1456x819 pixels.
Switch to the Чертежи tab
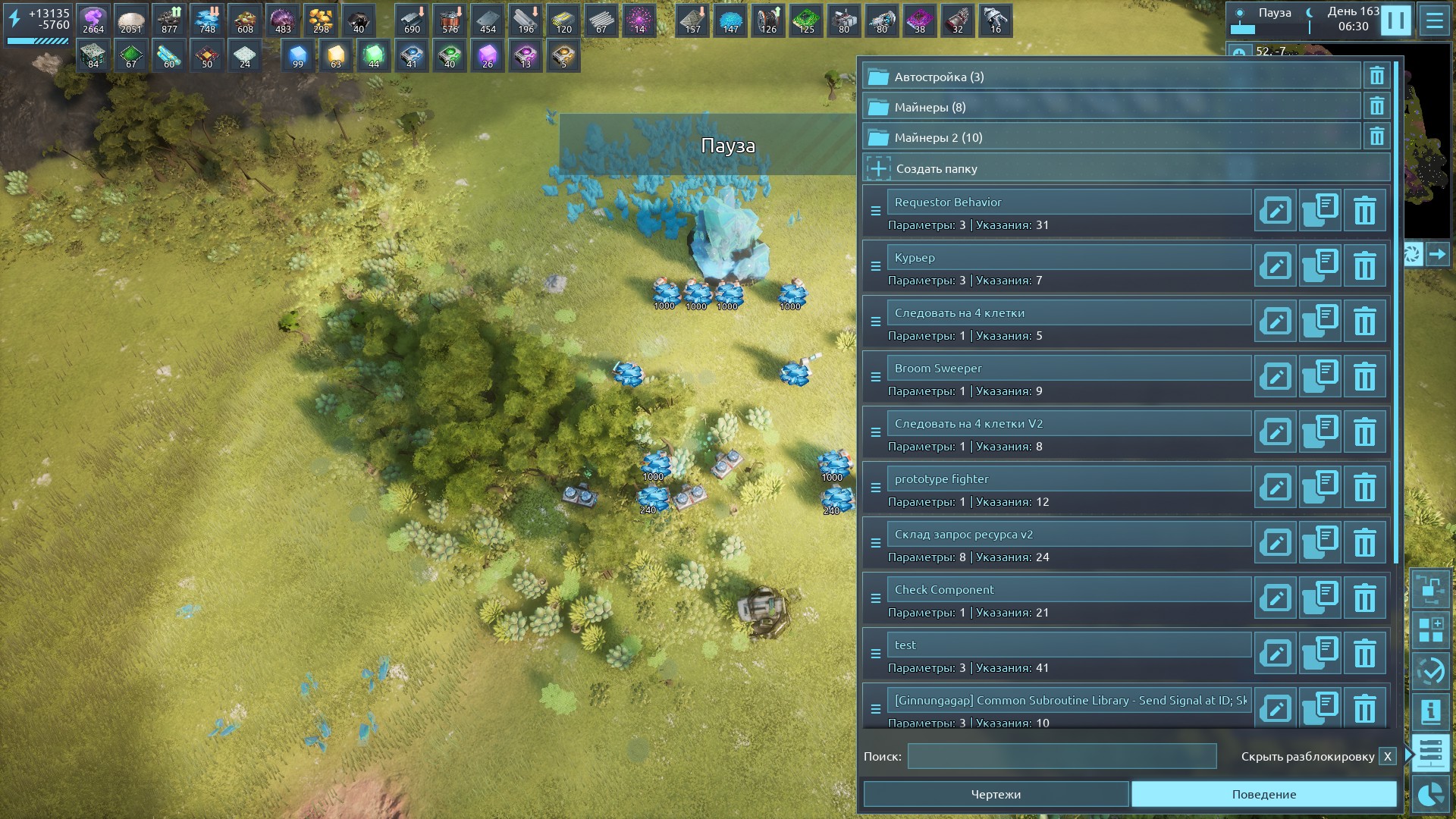pyautogui.click(x=996, y=794)
